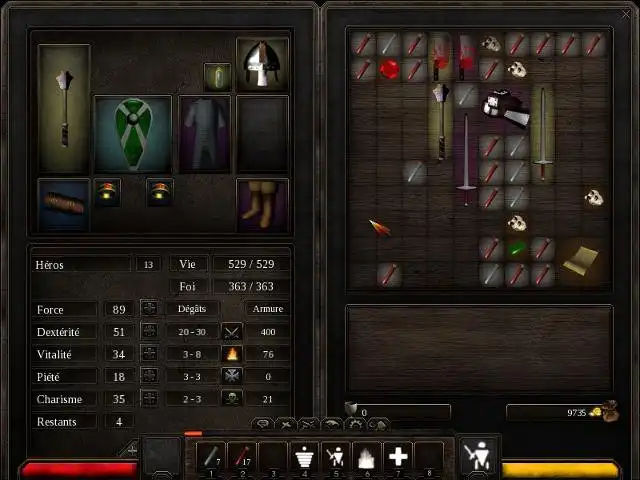Use the red potion hotbar slot
The height and width of the screenshot is (480, 640).
click(x=240, y=457)
